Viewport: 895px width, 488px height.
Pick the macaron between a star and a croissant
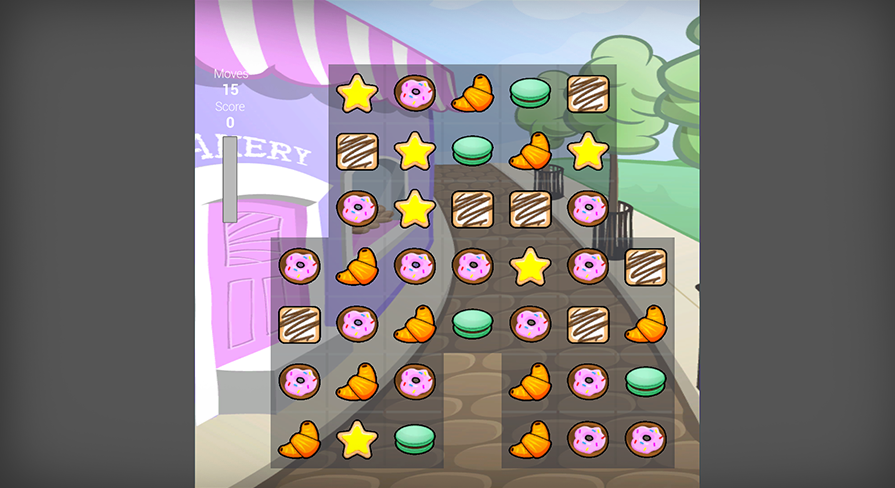coord(472,151)
